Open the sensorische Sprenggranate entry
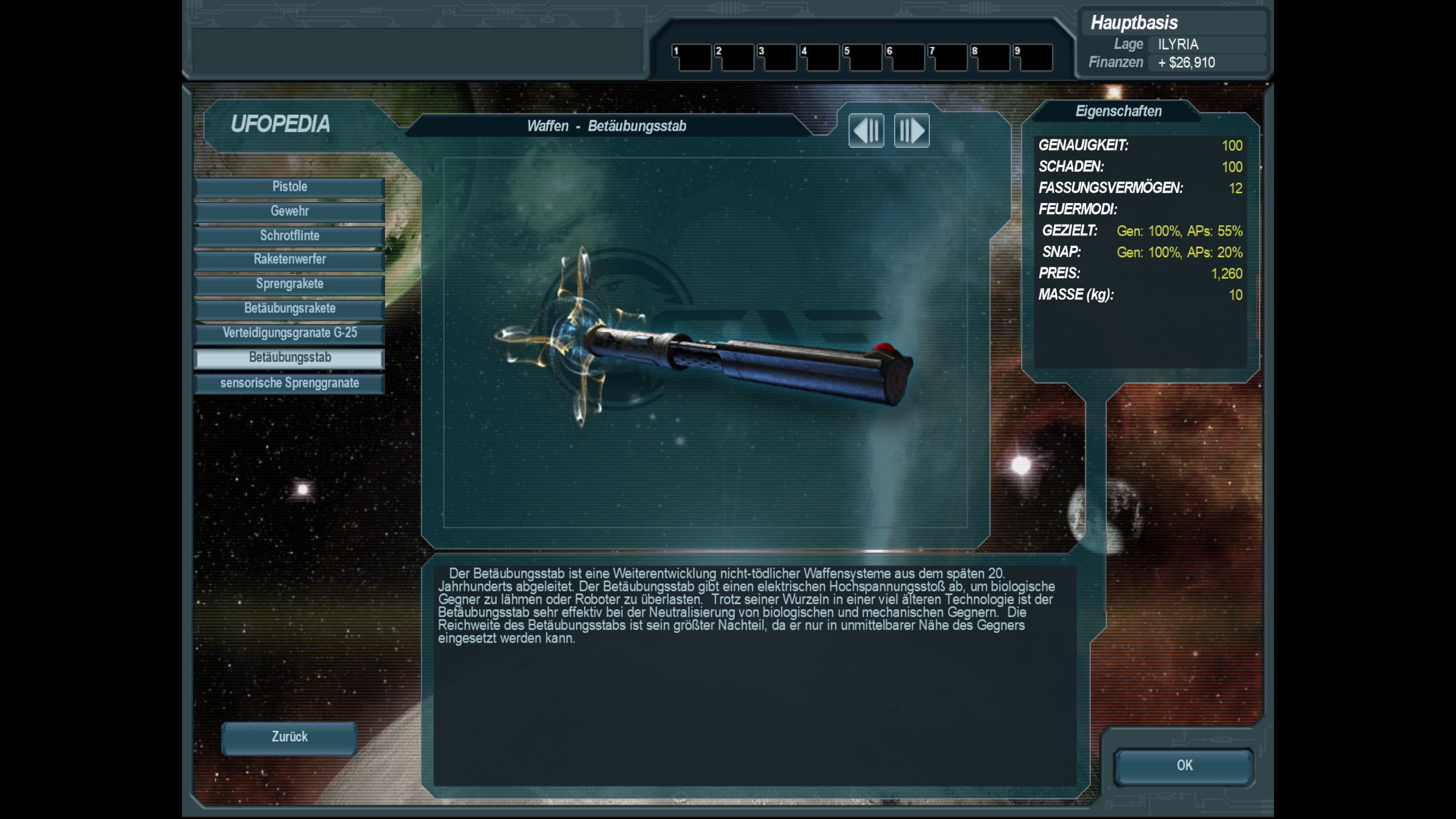The image size is (1456, 819). click(x=289, y=383)
